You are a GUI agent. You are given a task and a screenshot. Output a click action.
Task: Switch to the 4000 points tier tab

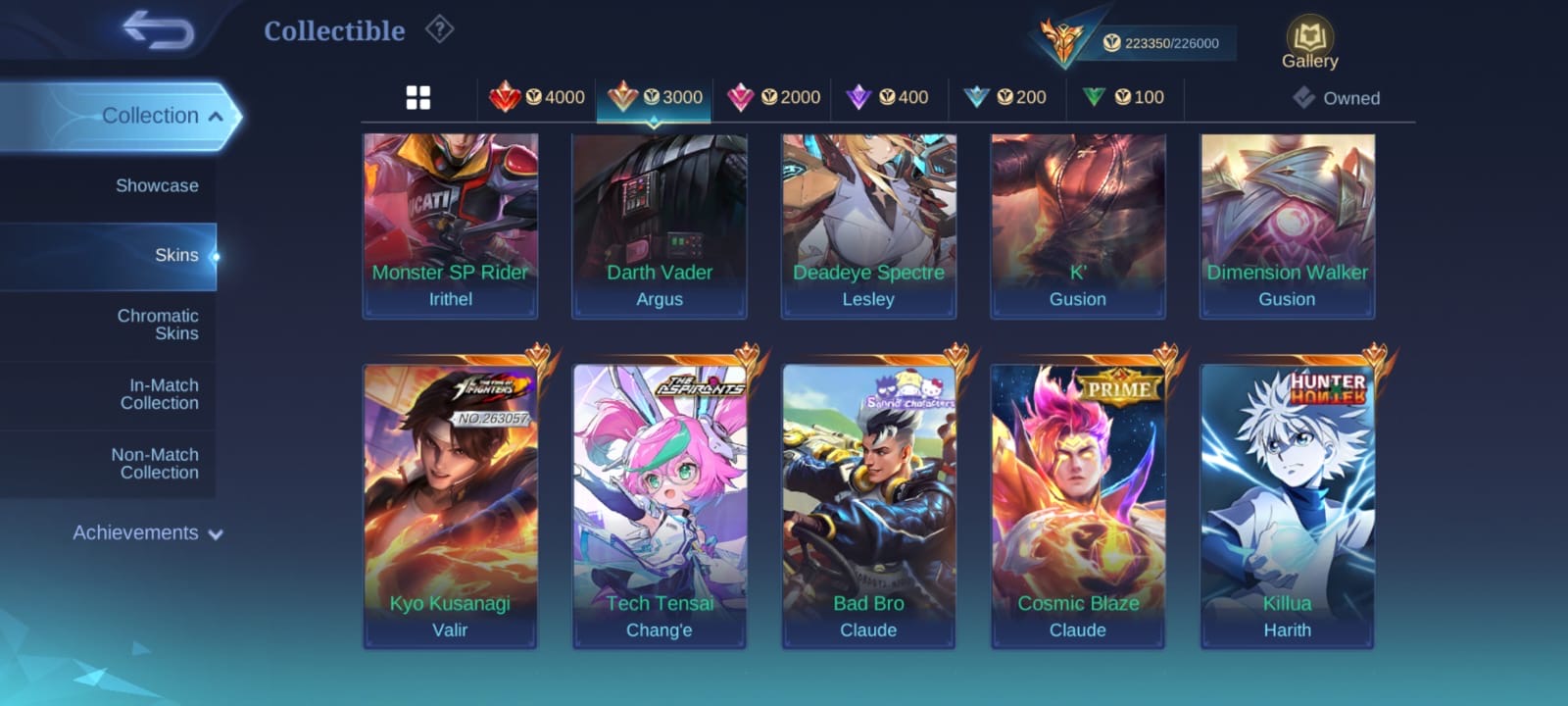pyautogui.click(x=537, y=98)
